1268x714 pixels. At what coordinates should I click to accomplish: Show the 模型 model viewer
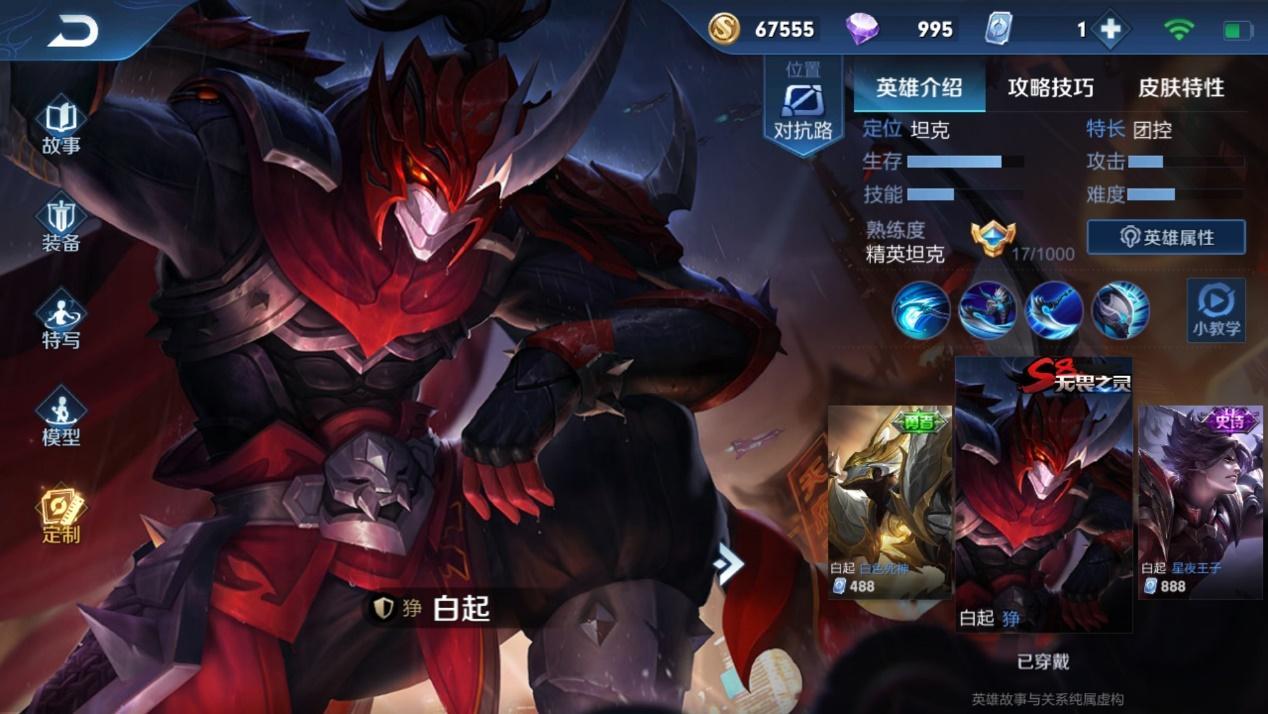click(x=61, y=418)
